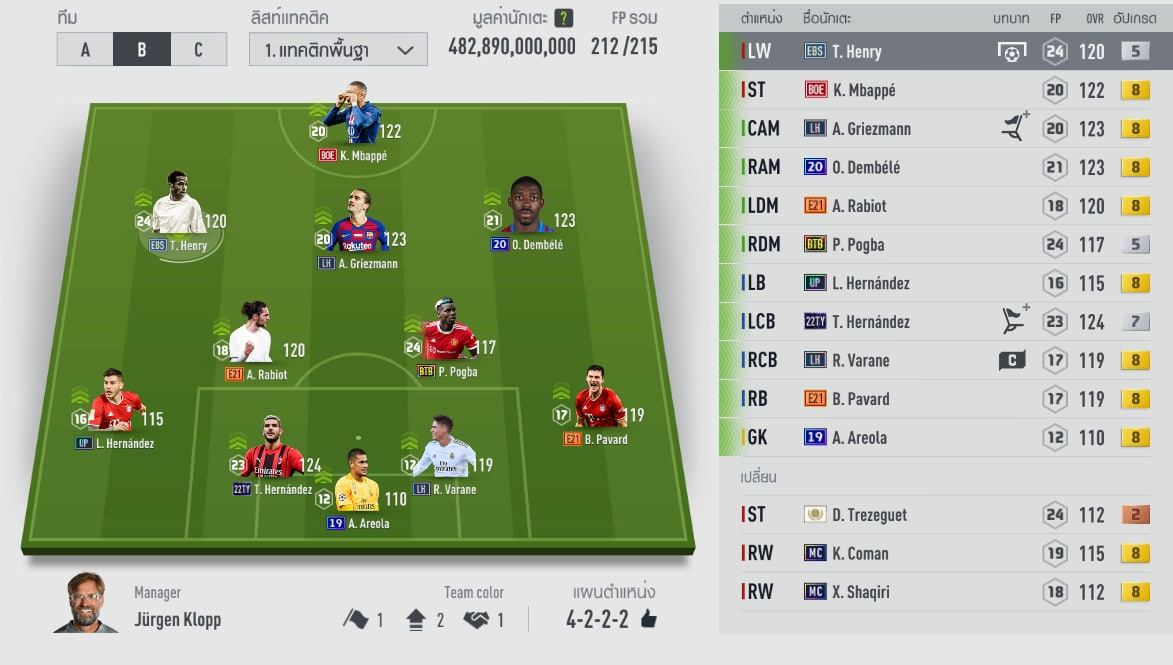Select team C tab

coord(198,50)
